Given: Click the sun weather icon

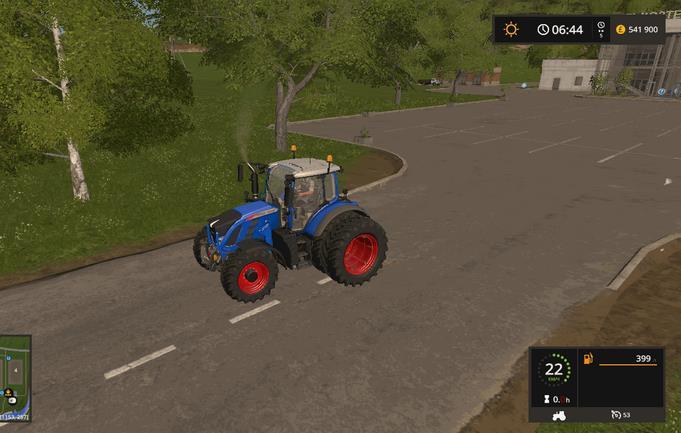Looking at the screenshot, I should [512, 29].
